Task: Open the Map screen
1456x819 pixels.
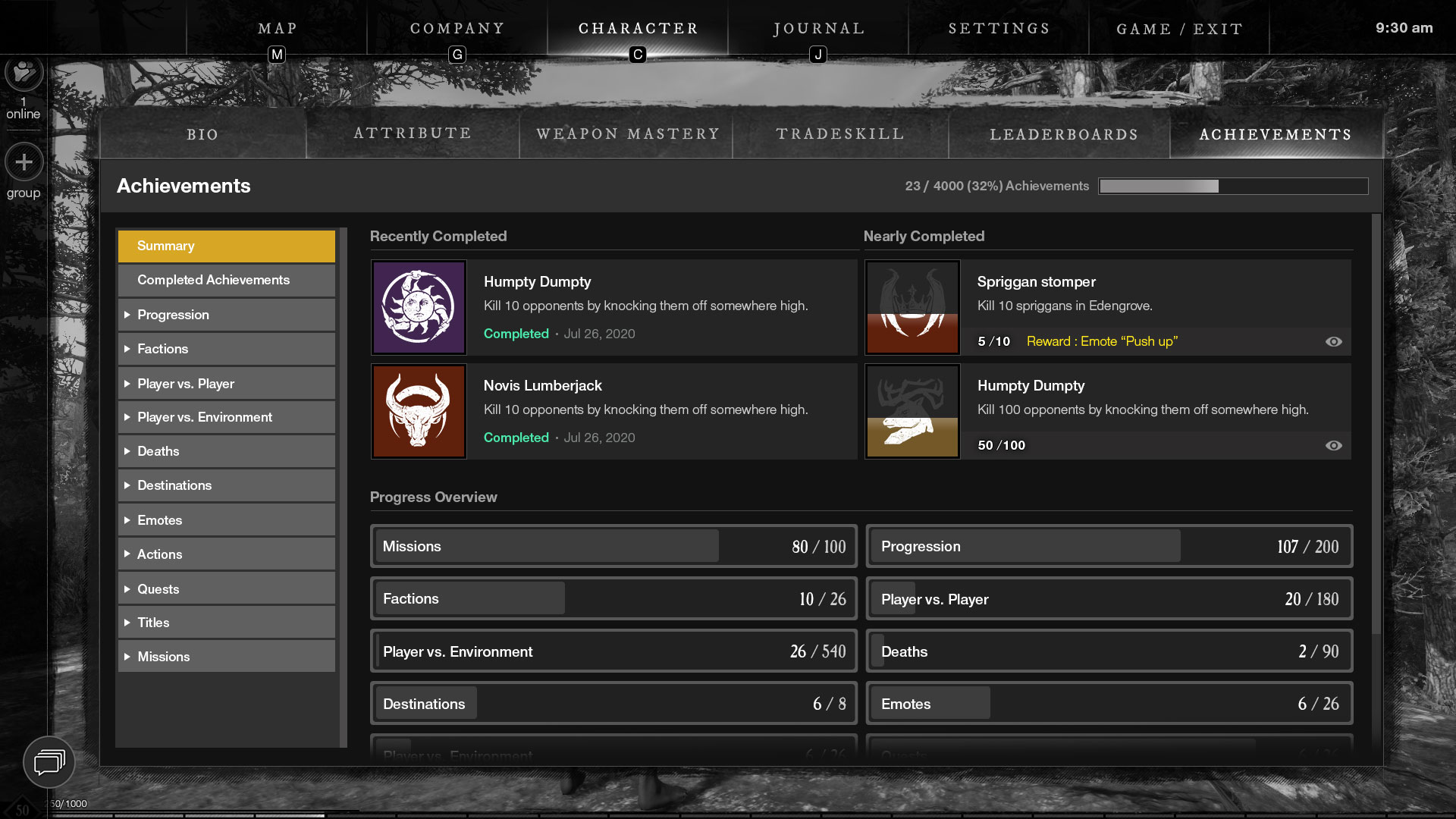Action: tap(278, 29)
